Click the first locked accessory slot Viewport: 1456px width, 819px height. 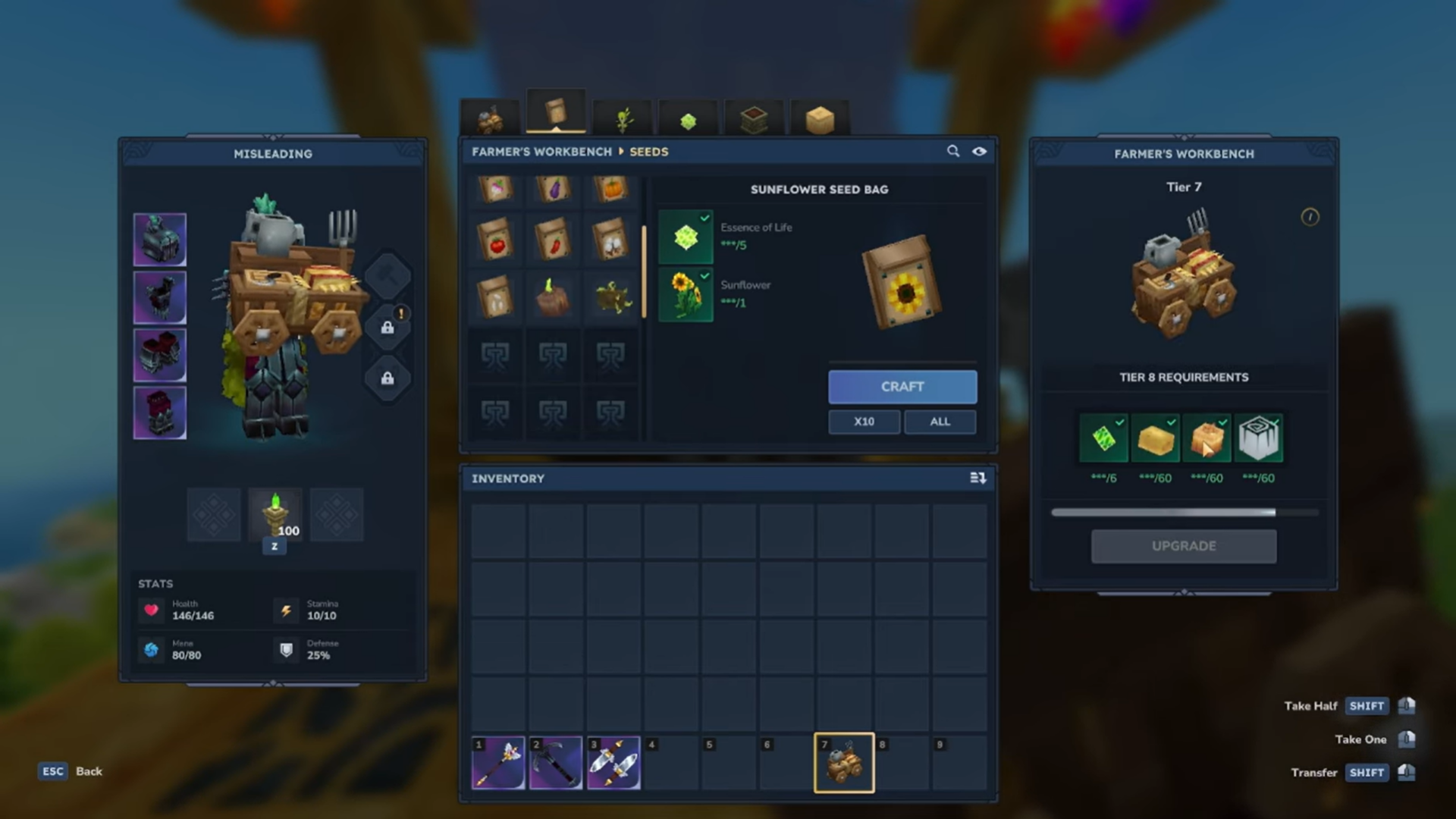point(388,328)
